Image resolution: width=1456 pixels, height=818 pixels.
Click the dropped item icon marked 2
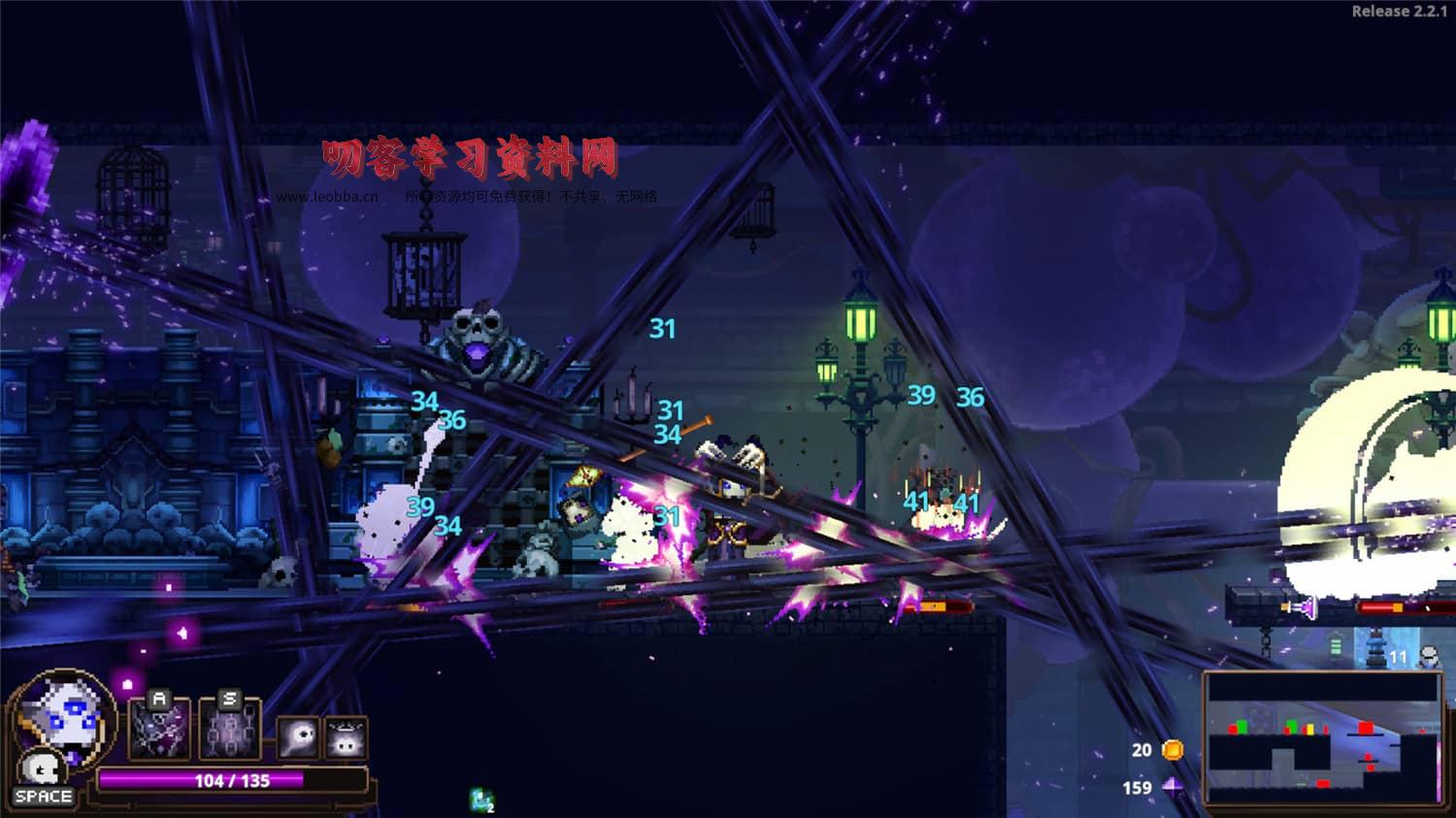coord(481,799)
